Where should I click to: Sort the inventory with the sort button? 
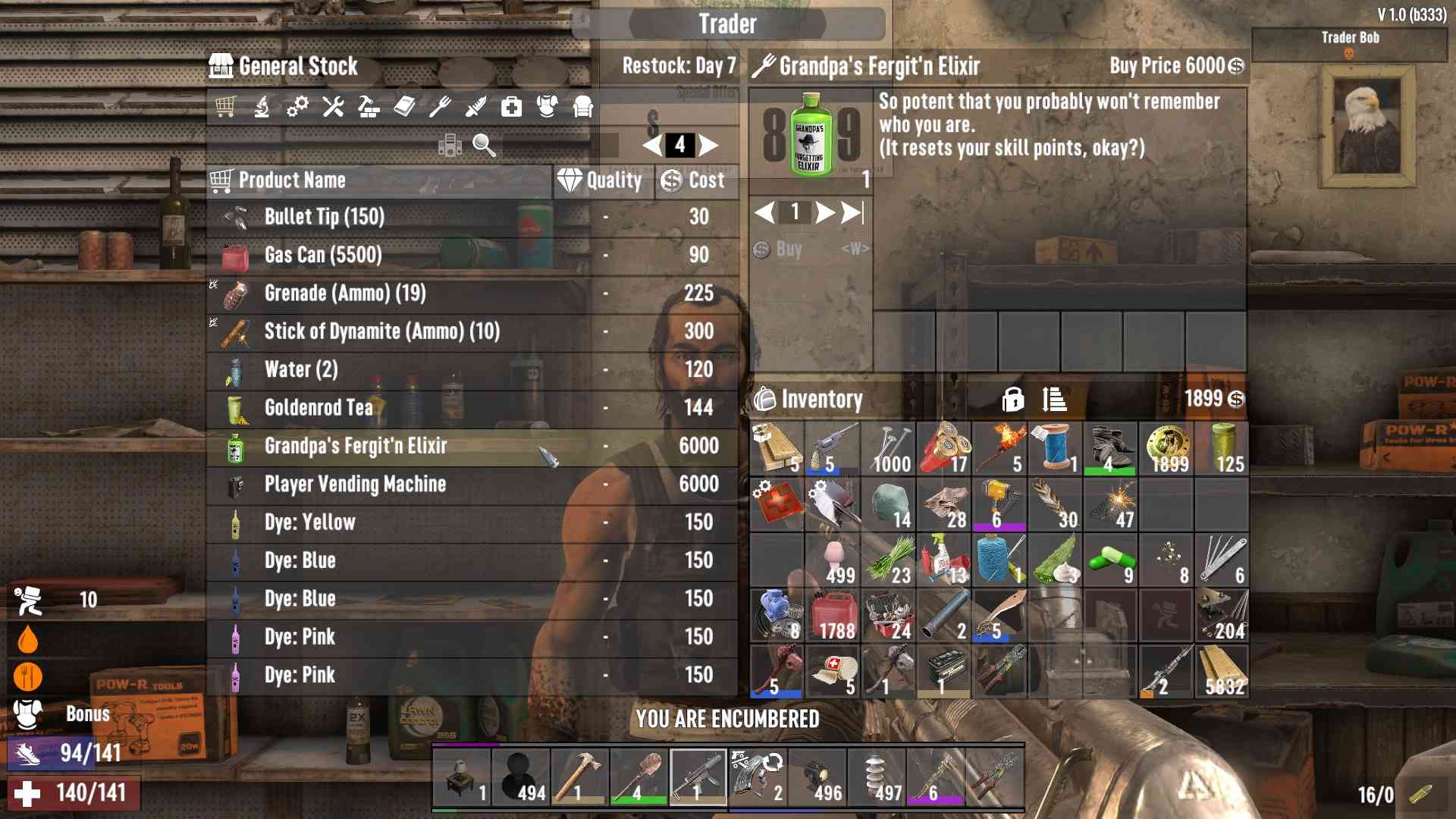point(1054,399)
